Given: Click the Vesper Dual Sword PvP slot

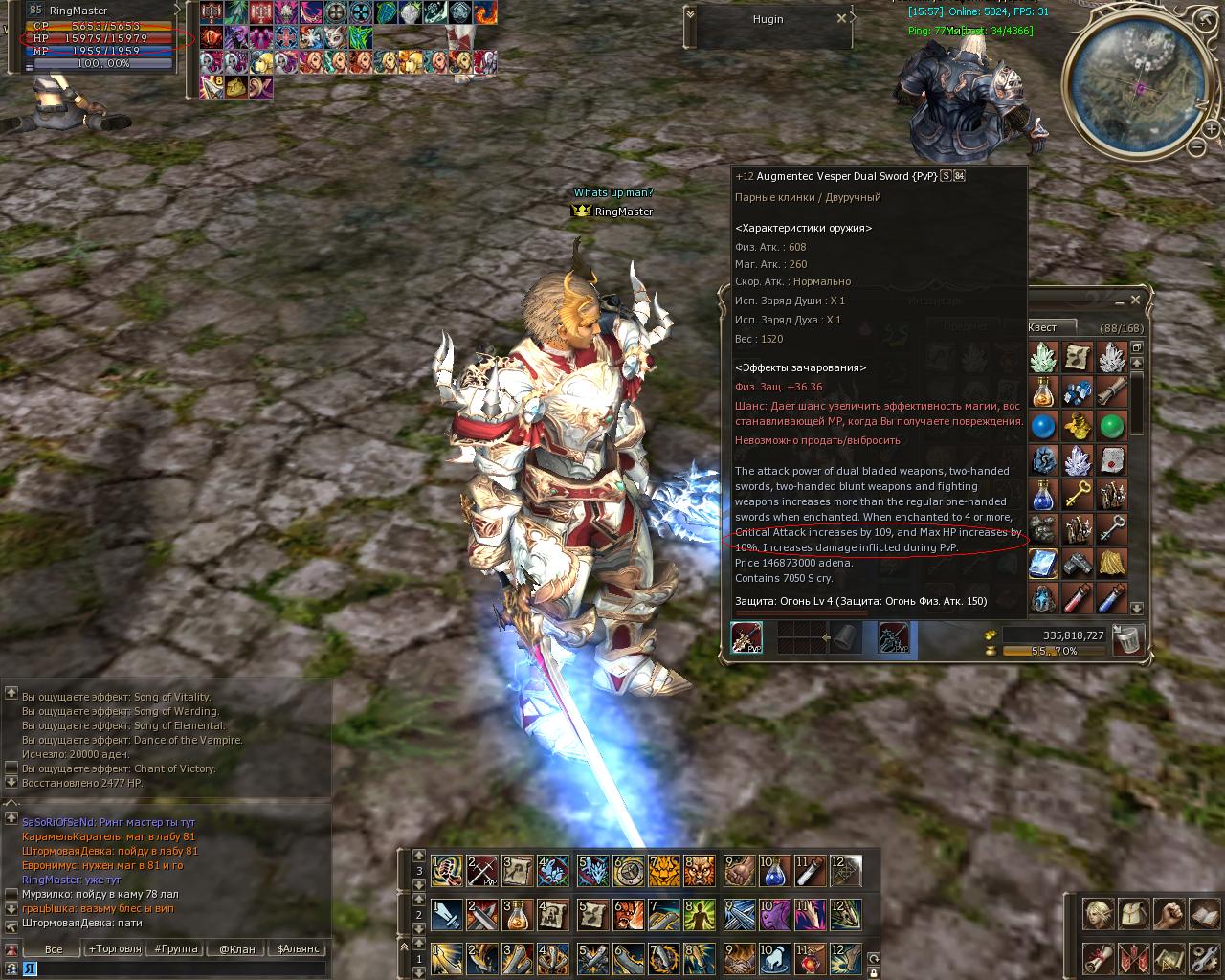Looking at the screenshot, I should pos(746,638).
